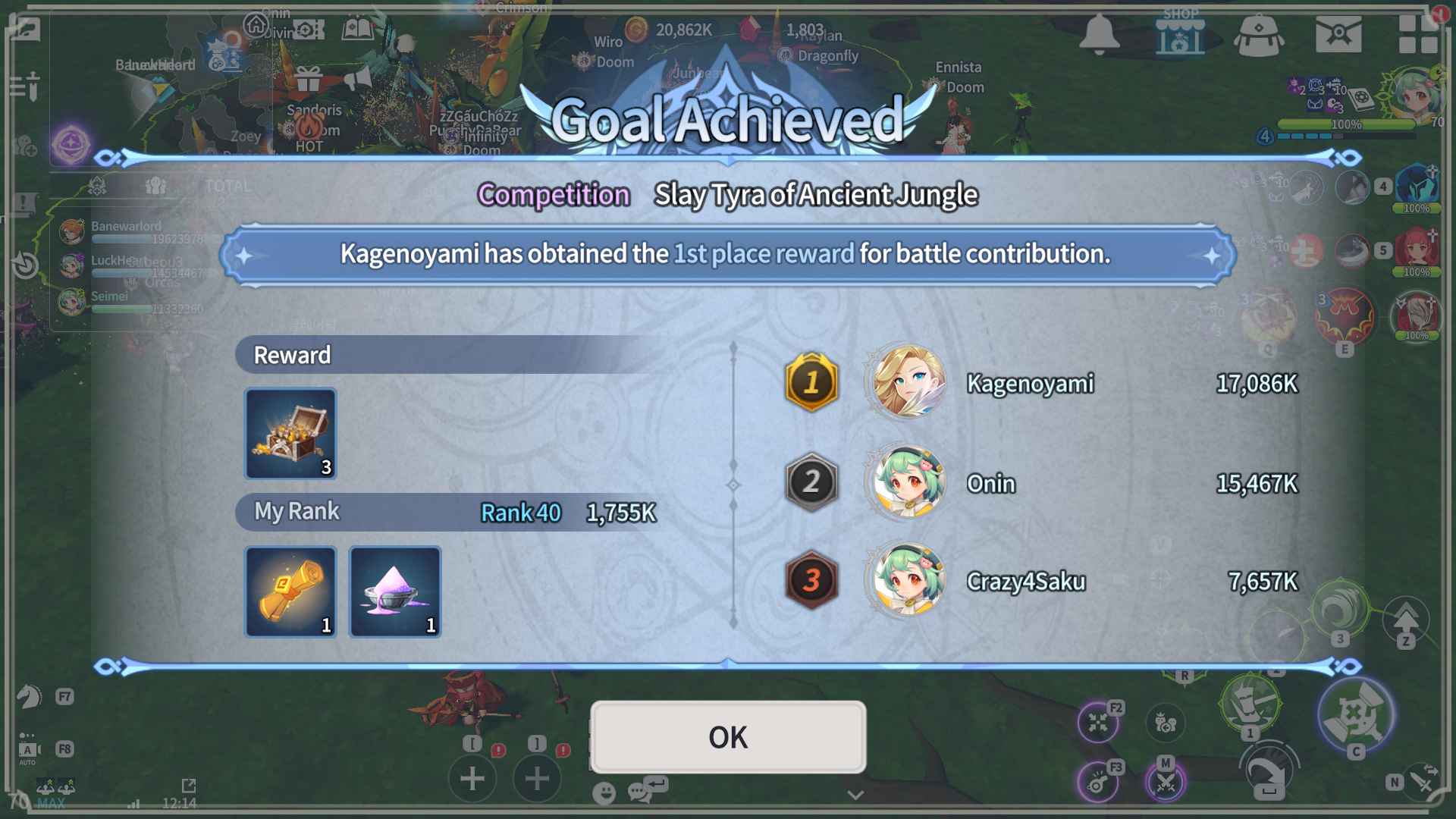
Task: Open the four-square main menu grid
Action: [1418, 34]
